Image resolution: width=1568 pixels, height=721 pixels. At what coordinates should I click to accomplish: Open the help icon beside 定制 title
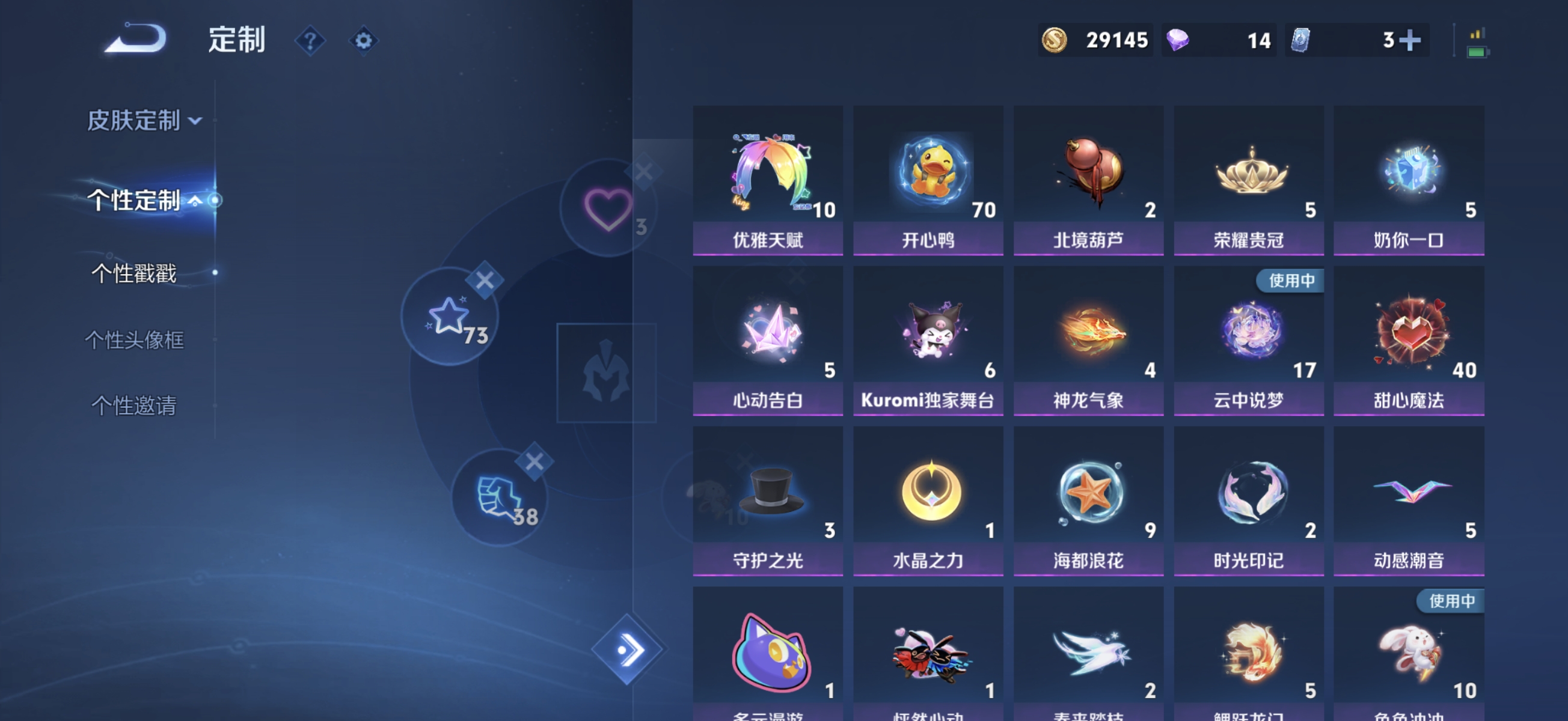pos(310,41)
